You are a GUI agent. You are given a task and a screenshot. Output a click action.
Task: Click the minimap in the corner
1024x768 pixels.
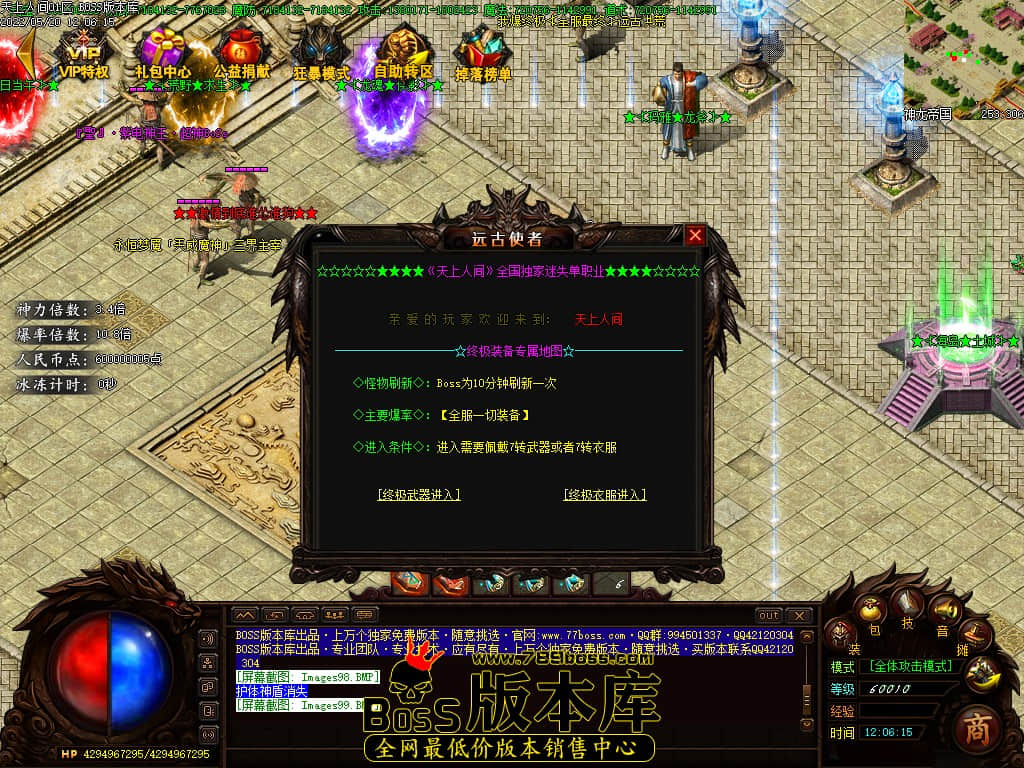pos(963,55)
